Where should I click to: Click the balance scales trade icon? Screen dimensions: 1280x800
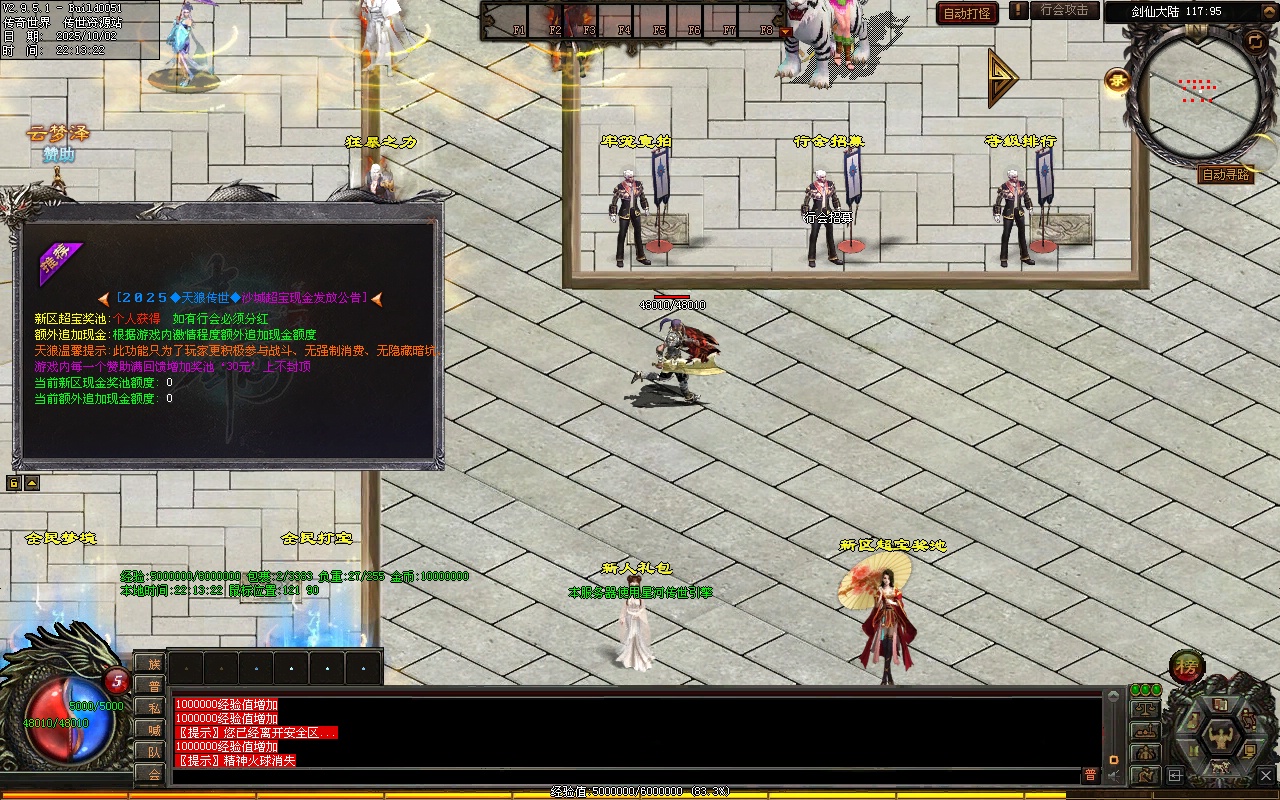point(1144,709)
